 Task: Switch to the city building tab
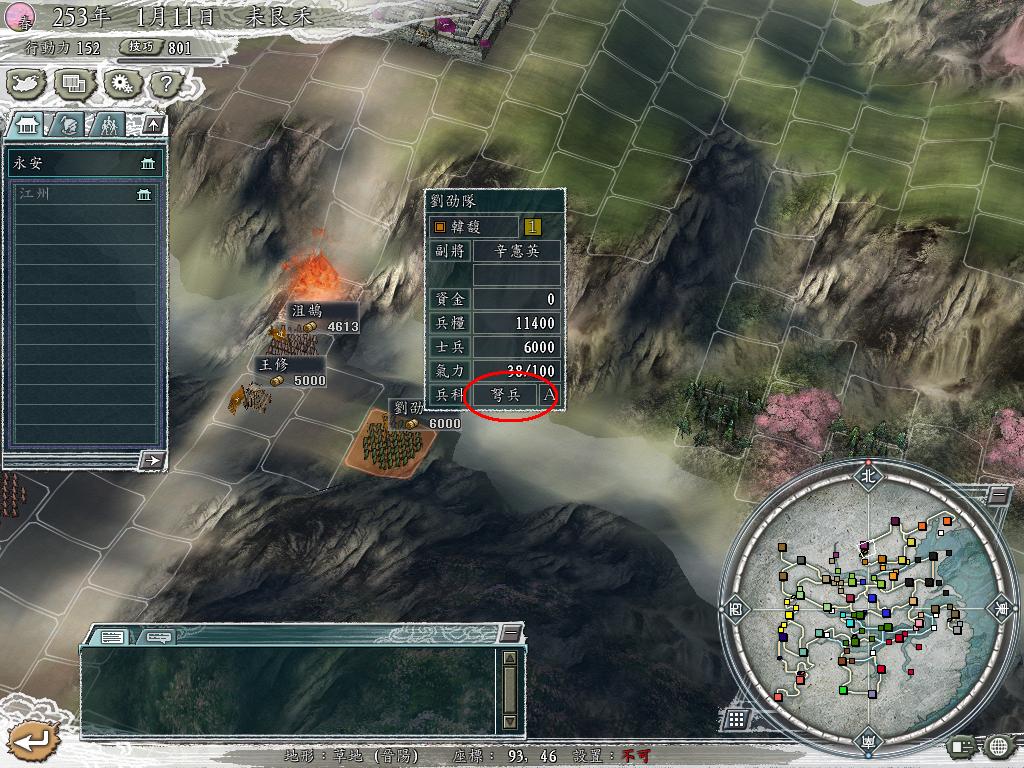[x=27, y=125]
